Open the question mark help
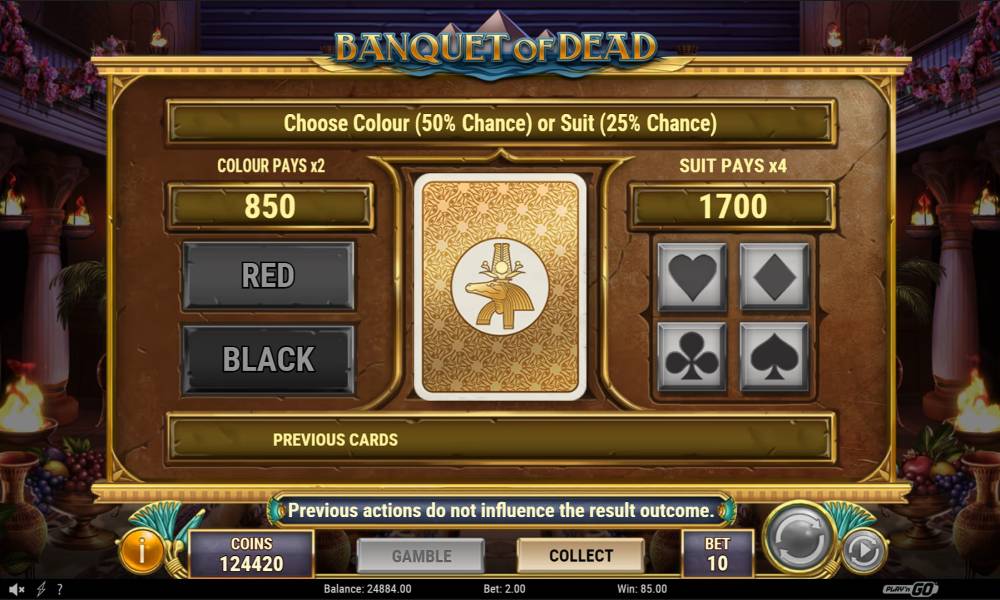 [60, 589]
